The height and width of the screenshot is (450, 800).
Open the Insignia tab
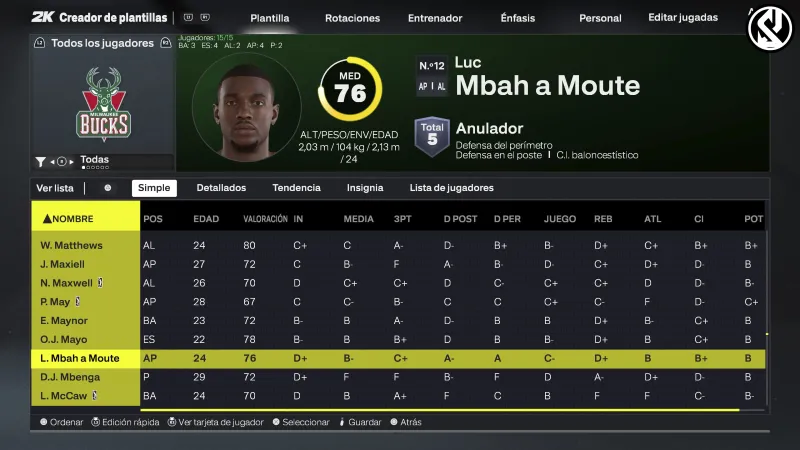tap(365, 188)
